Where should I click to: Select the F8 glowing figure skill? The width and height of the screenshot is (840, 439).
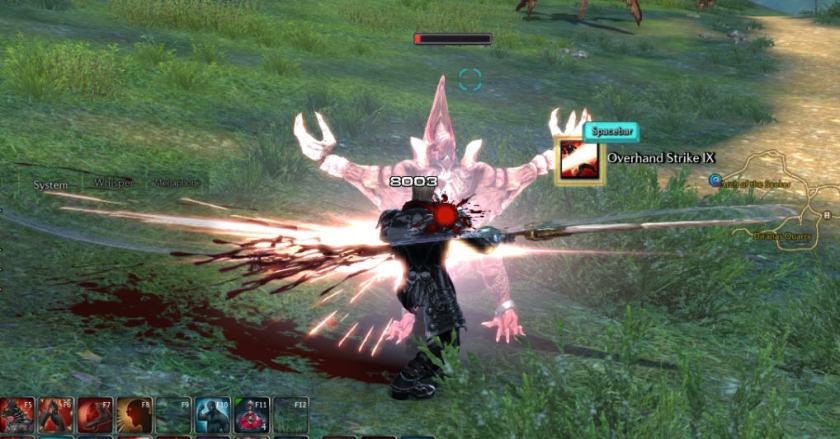[x=134, y=415]
